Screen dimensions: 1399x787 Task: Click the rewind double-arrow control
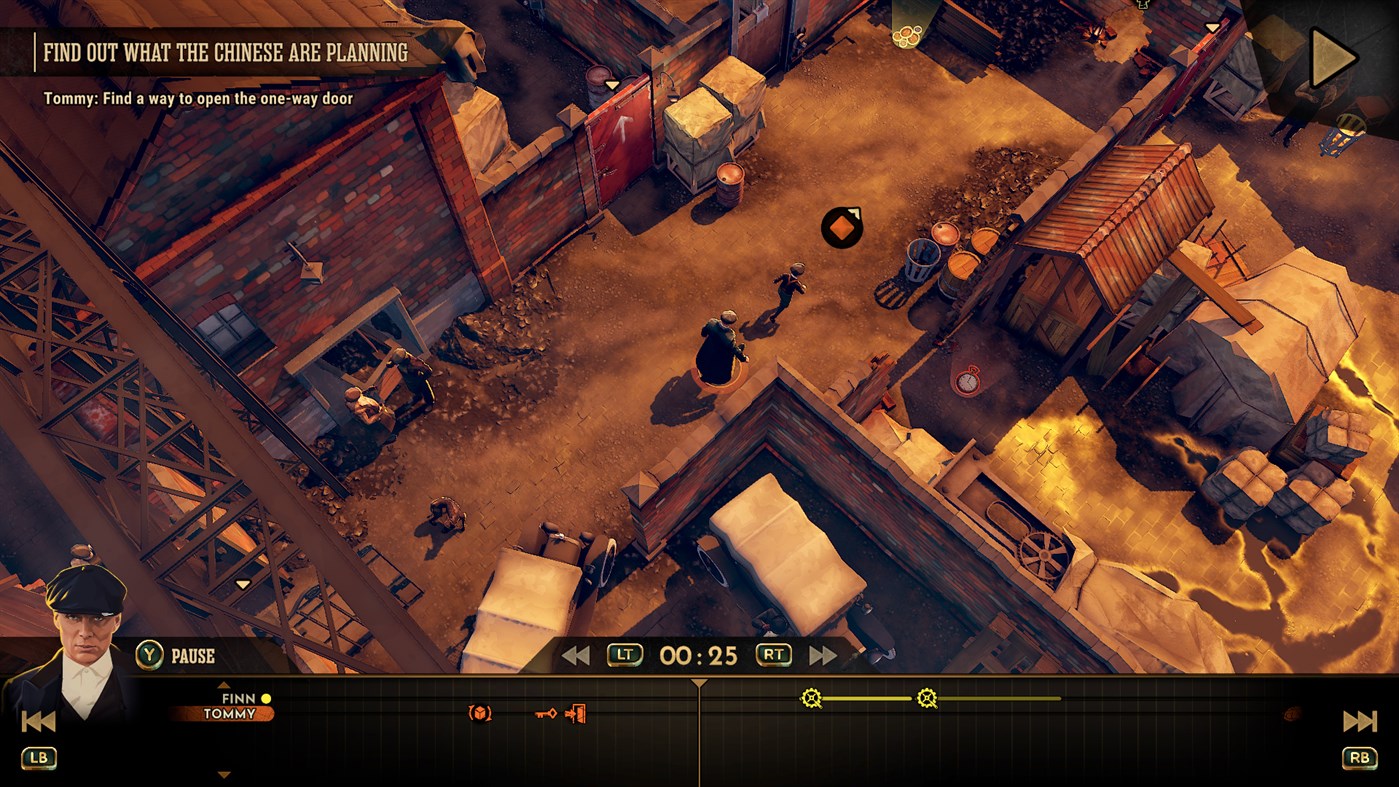[575, 656]
